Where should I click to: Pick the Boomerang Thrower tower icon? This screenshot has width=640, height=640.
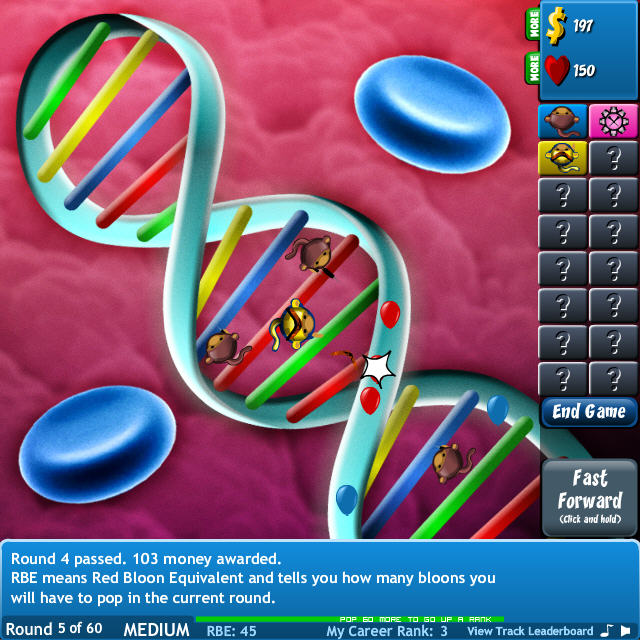563,158
